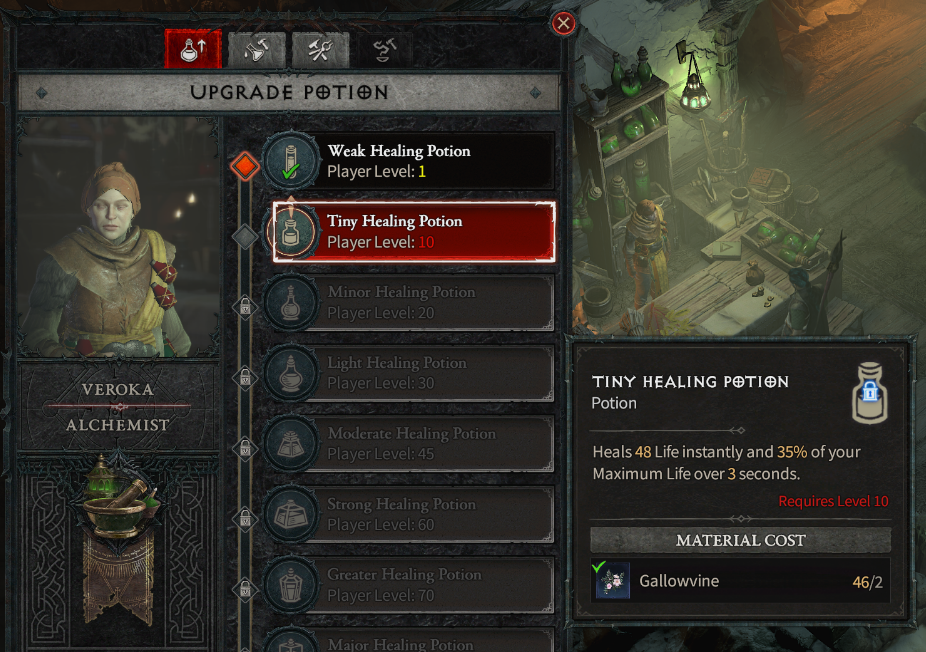Switch to the Upgrade Potion tab
This screenshot has height=652, width=926.
[193, 50]
